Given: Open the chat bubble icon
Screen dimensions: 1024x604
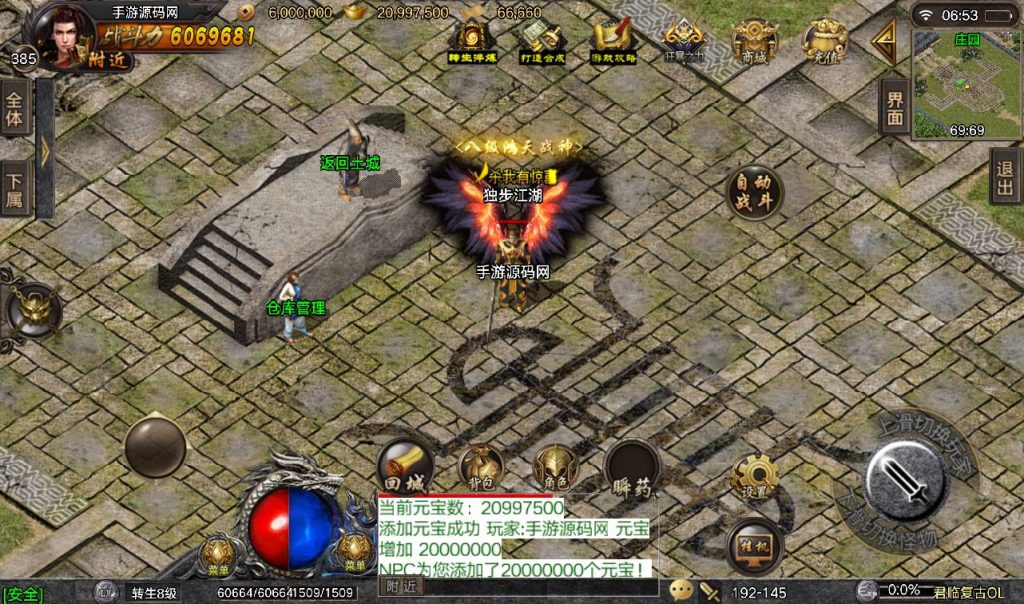Looking at the screenshot, I should (681, 590).
